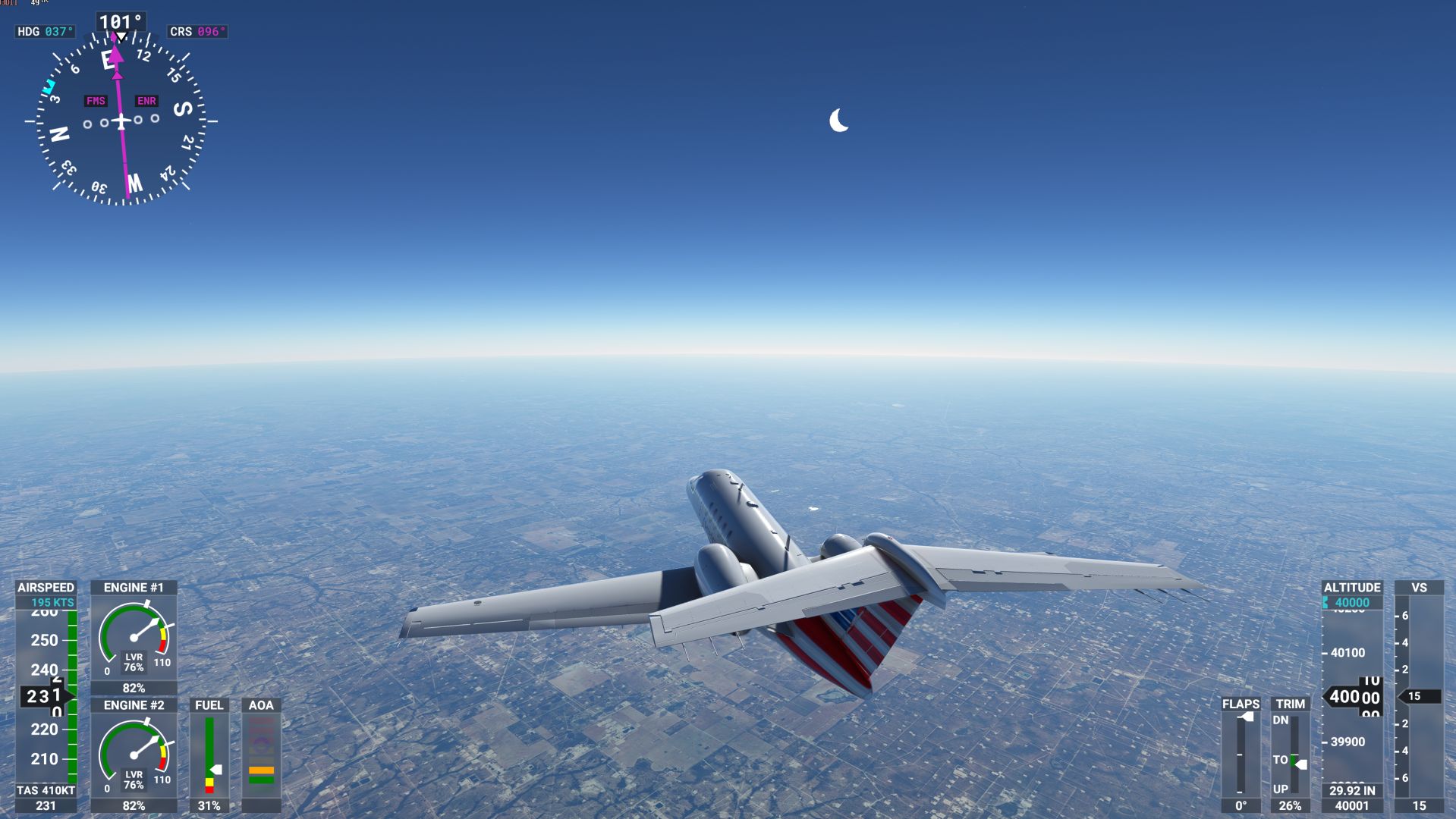The image size is (1456, 819).
Task: Expand the FUEL gauge panel
Action: click(x=209, y=705)
